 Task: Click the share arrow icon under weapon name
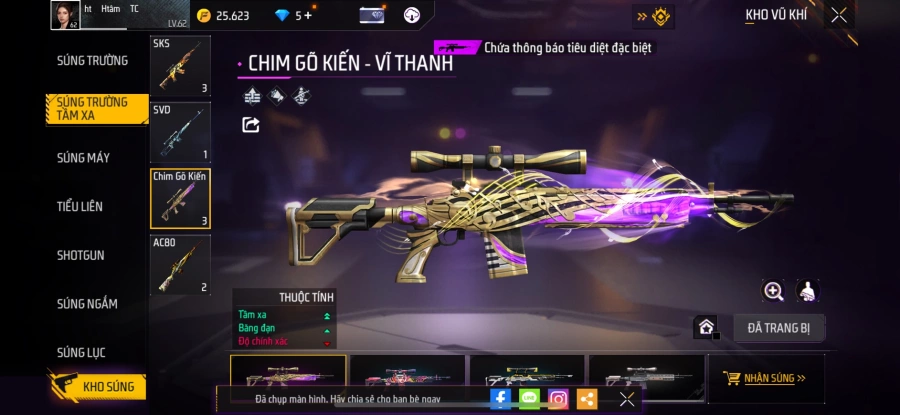tap(251, 125)
